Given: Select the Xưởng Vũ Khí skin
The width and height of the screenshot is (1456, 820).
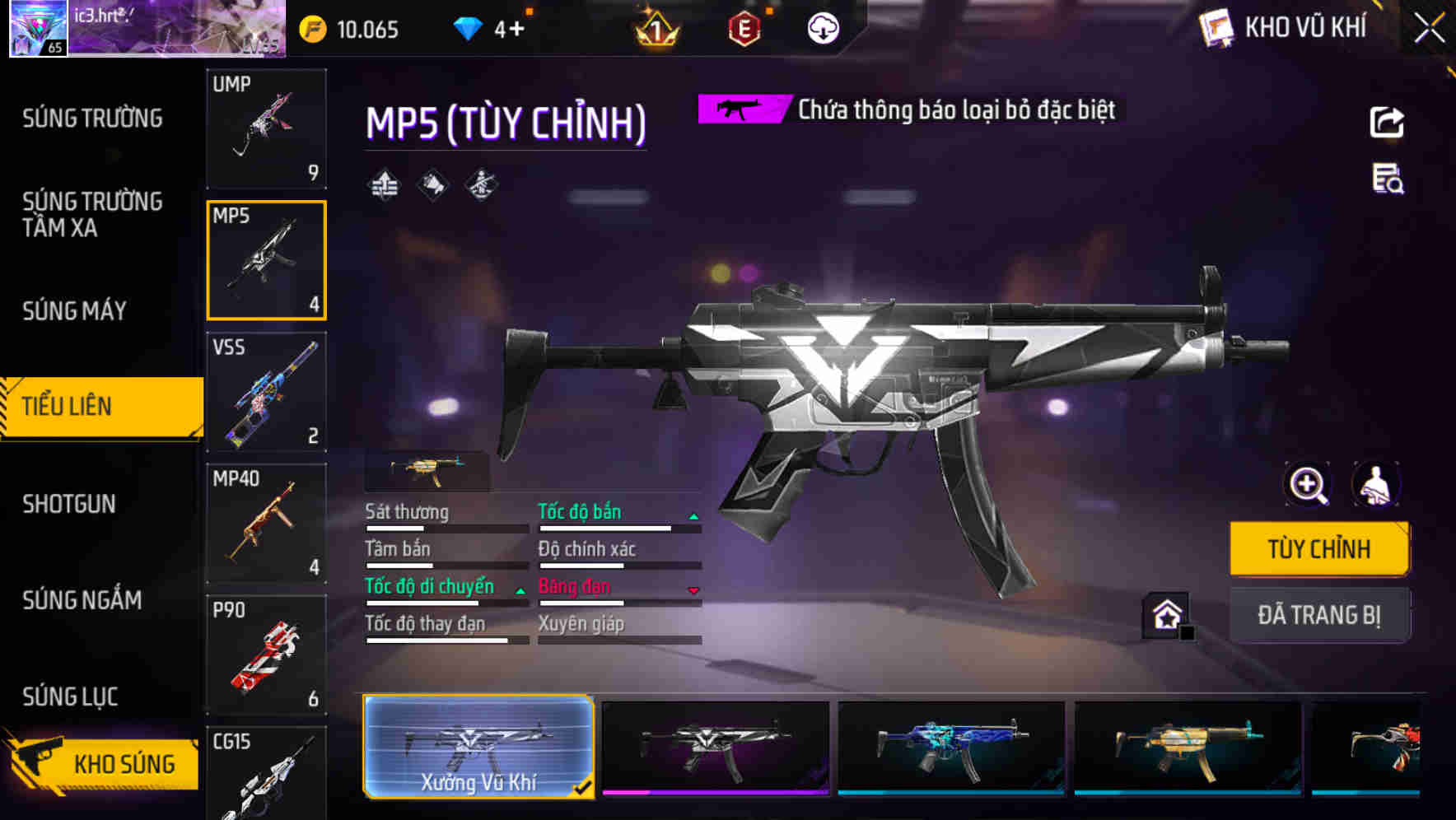Looking at the screenshot, I should click(478, 747).
